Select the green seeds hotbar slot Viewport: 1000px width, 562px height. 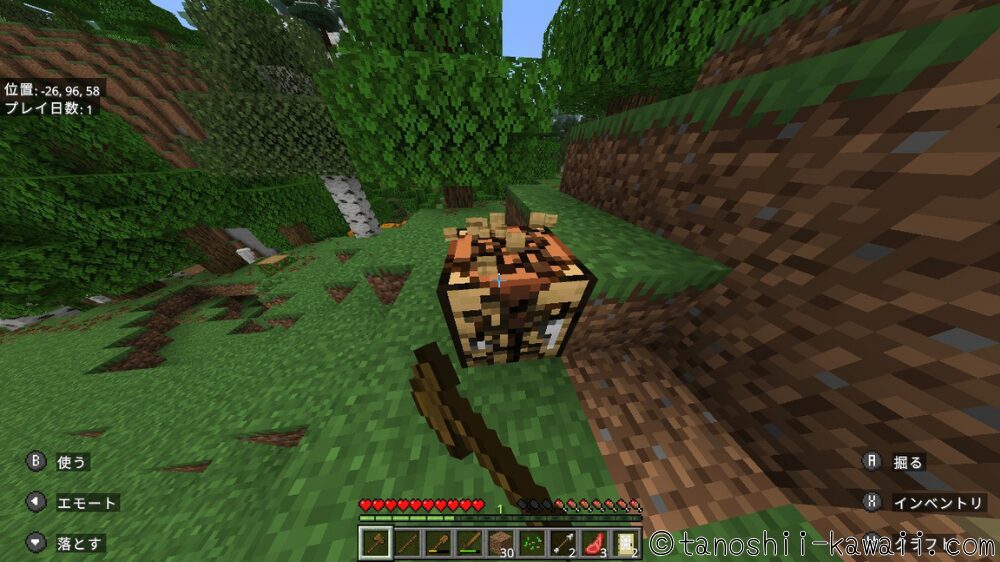tap(532, 543)
